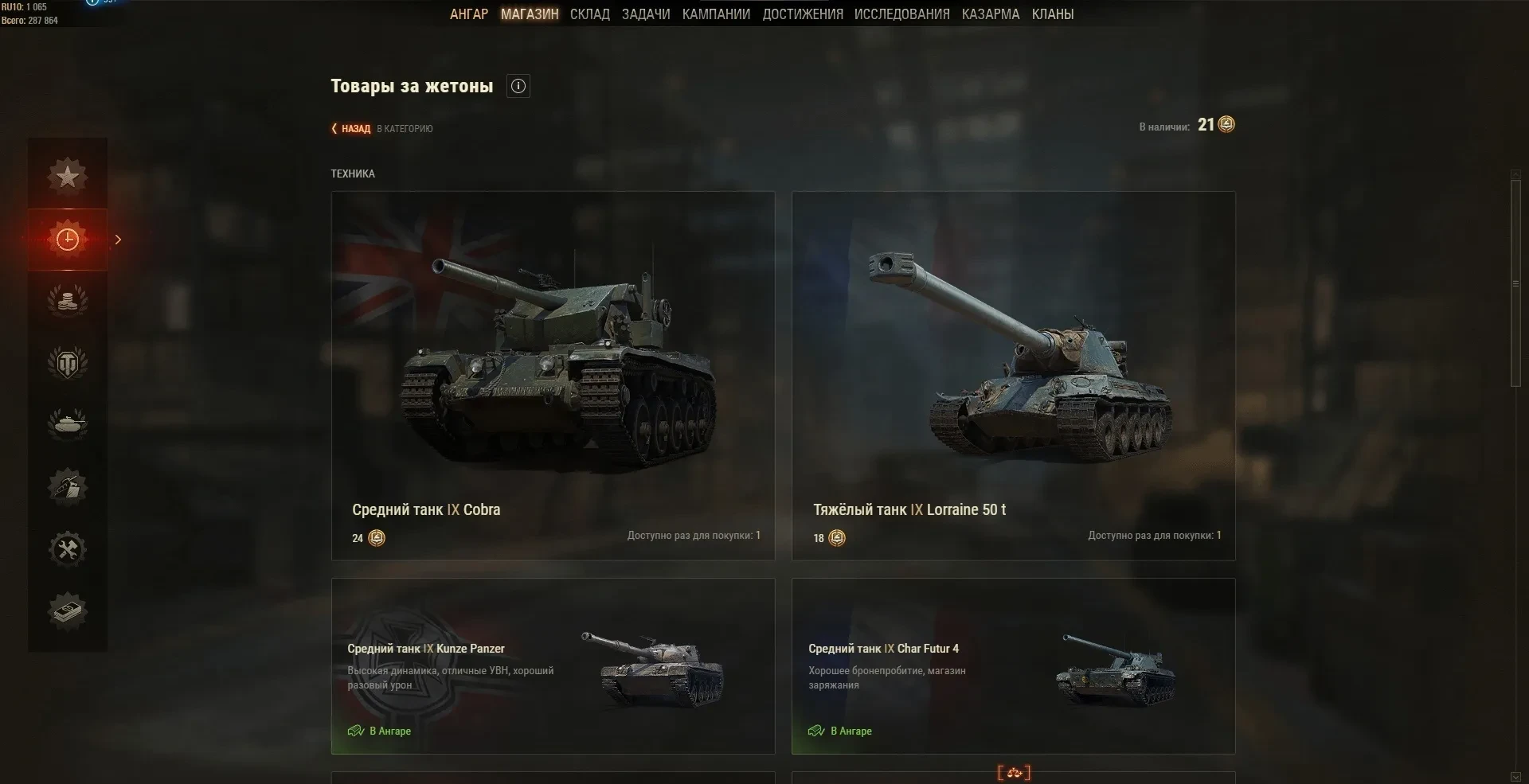Open the Исследования tab
This screenshot has height=784, width=1529.
pyautogui.click(x=901, y=14)
